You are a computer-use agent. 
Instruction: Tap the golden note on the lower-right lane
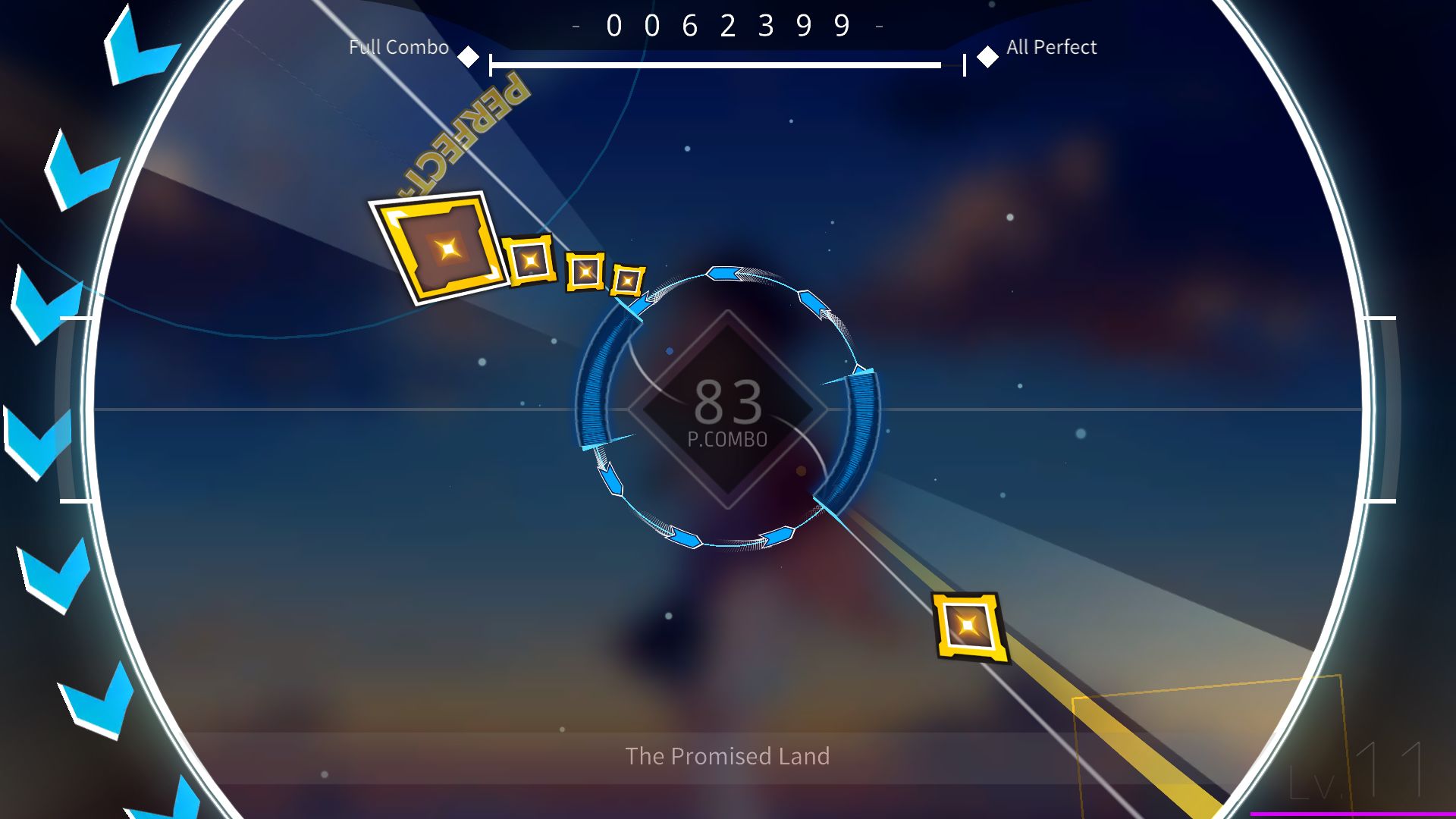pyautogui.click(x=968, y=626)
